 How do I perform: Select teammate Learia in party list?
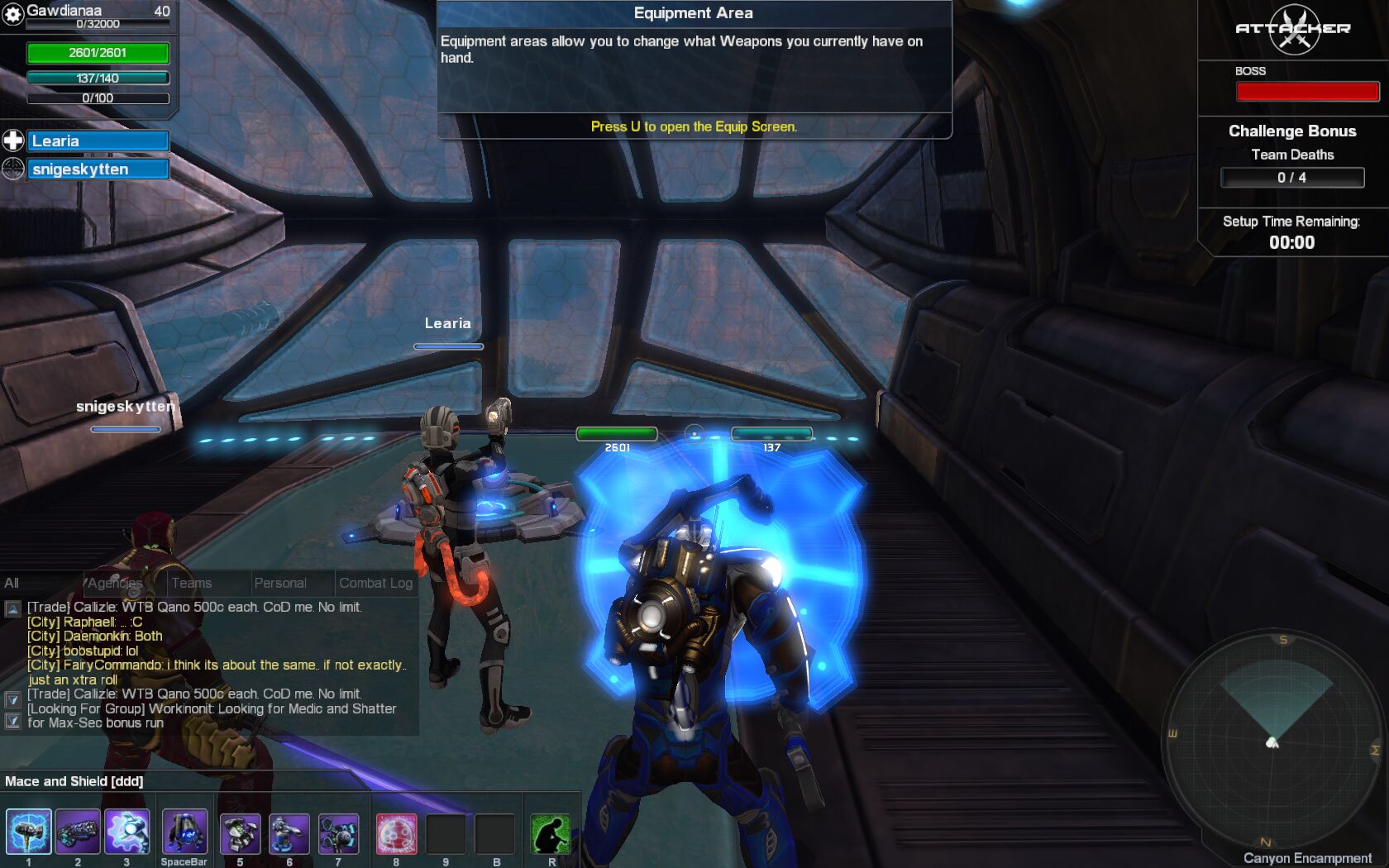tap(98, 141)
